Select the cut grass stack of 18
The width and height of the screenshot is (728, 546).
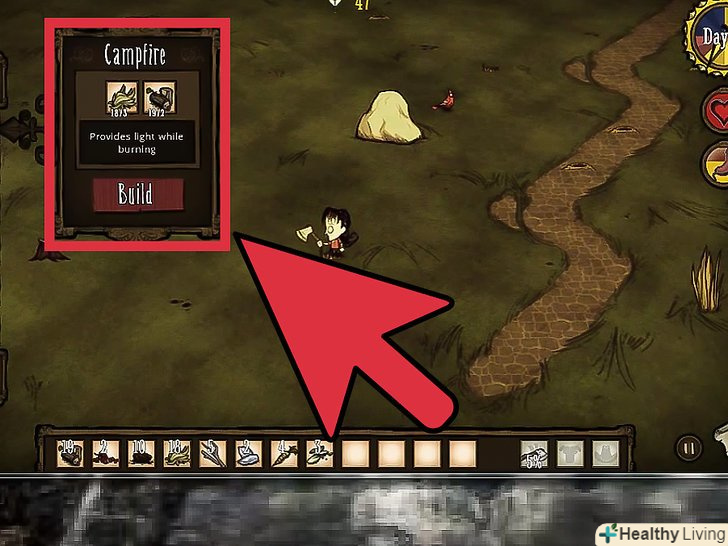(x=179, y=455)
